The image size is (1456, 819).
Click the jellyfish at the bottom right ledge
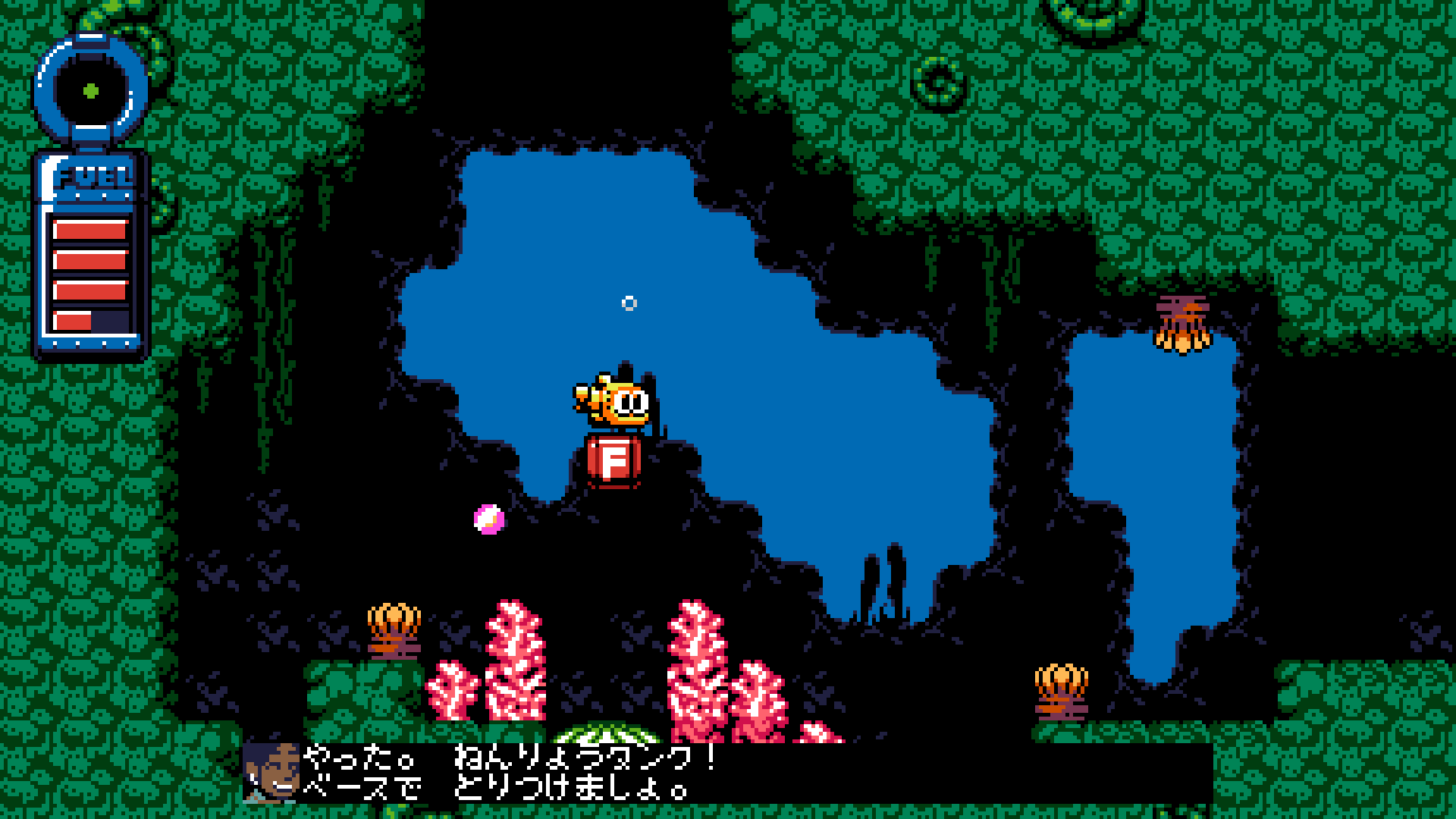[1062, 690]
